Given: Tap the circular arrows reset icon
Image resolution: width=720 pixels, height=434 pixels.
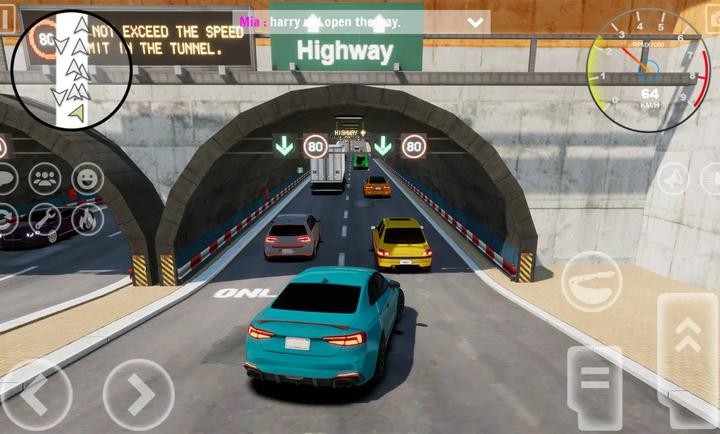Looking at the screenshot, I should pyautogui.click(x=5, y=218).
